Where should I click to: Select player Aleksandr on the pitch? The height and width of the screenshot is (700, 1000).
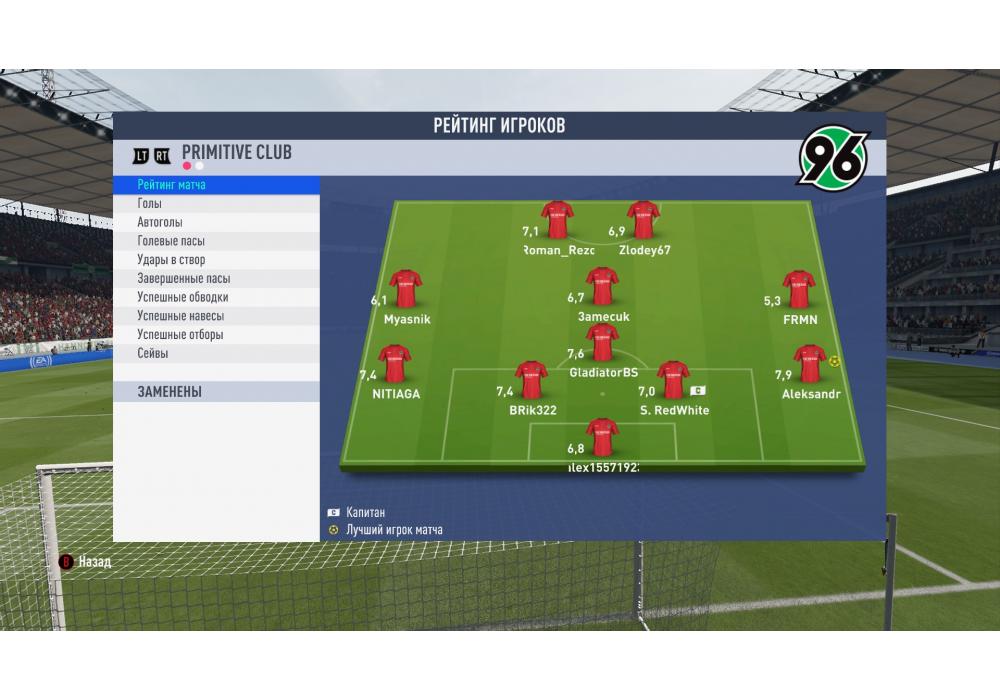coord(810,365)
